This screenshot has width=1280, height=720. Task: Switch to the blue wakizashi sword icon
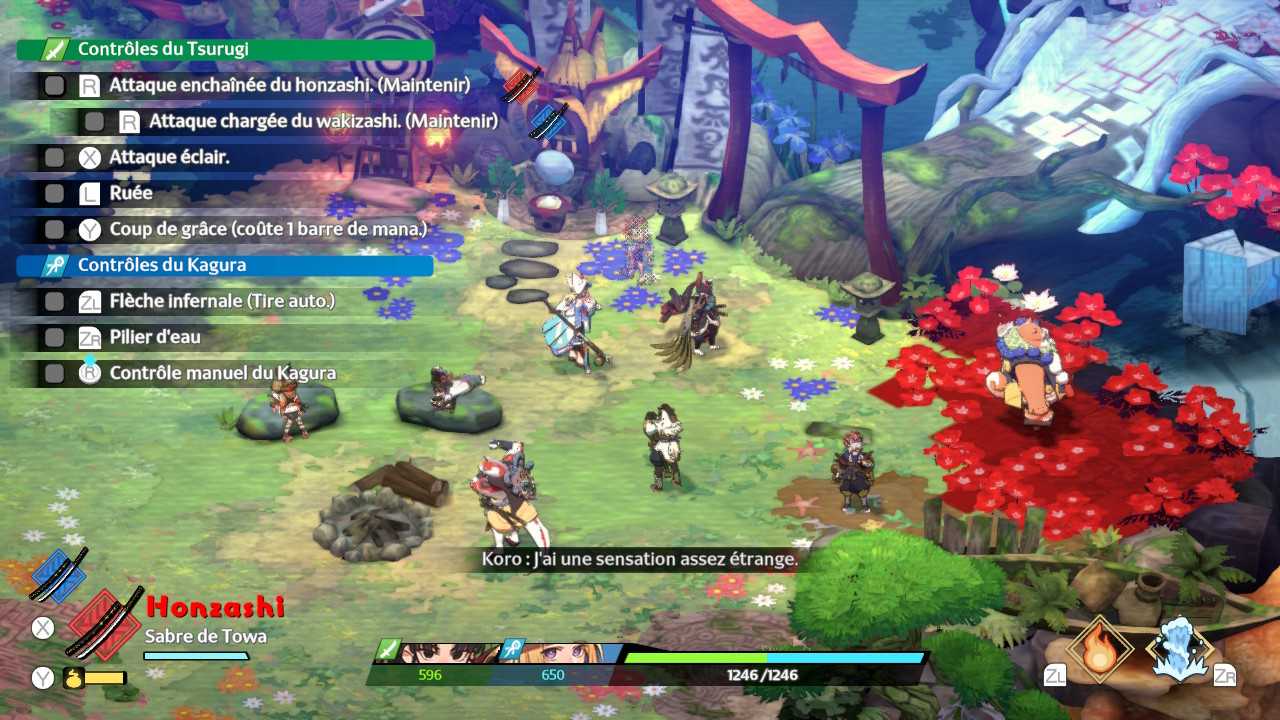[x=58, y=573]
